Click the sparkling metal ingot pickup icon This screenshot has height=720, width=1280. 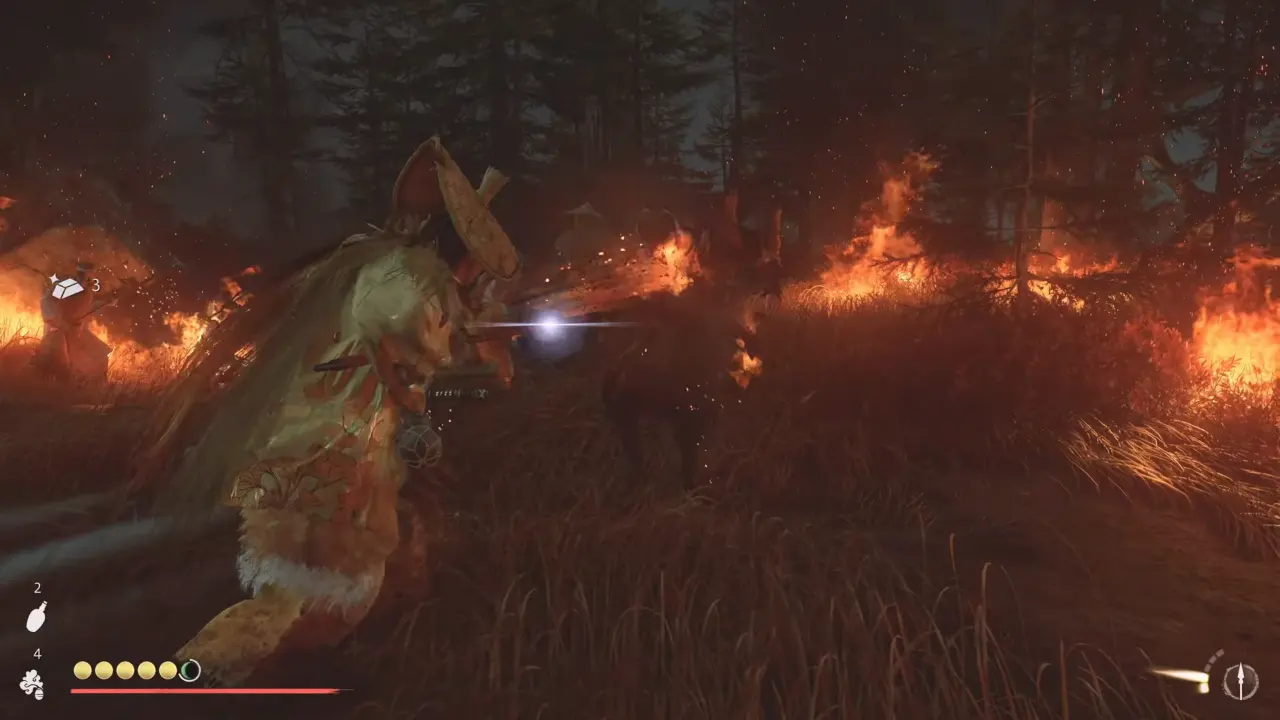click(66, 287)
